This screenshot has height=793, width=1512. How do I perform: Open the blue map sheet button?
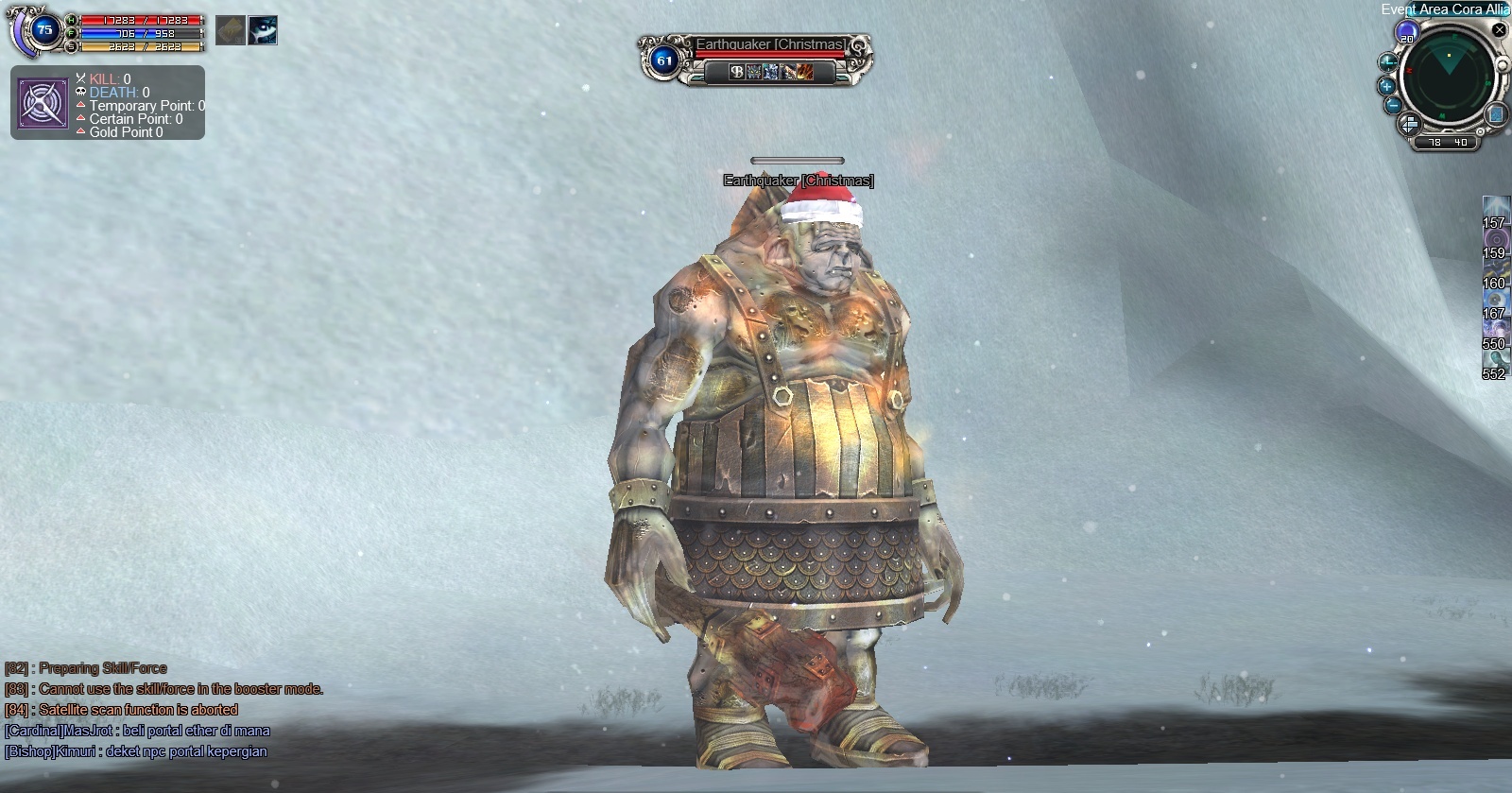pos(1496,114)
